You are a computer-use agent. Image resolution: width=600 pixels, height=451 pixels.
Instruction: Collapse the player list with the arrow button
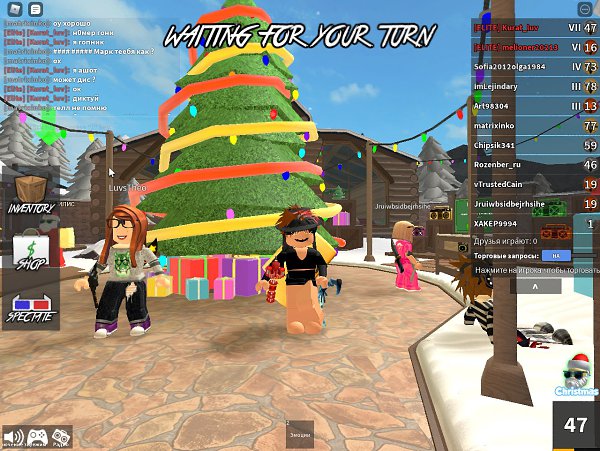point(532,286)
